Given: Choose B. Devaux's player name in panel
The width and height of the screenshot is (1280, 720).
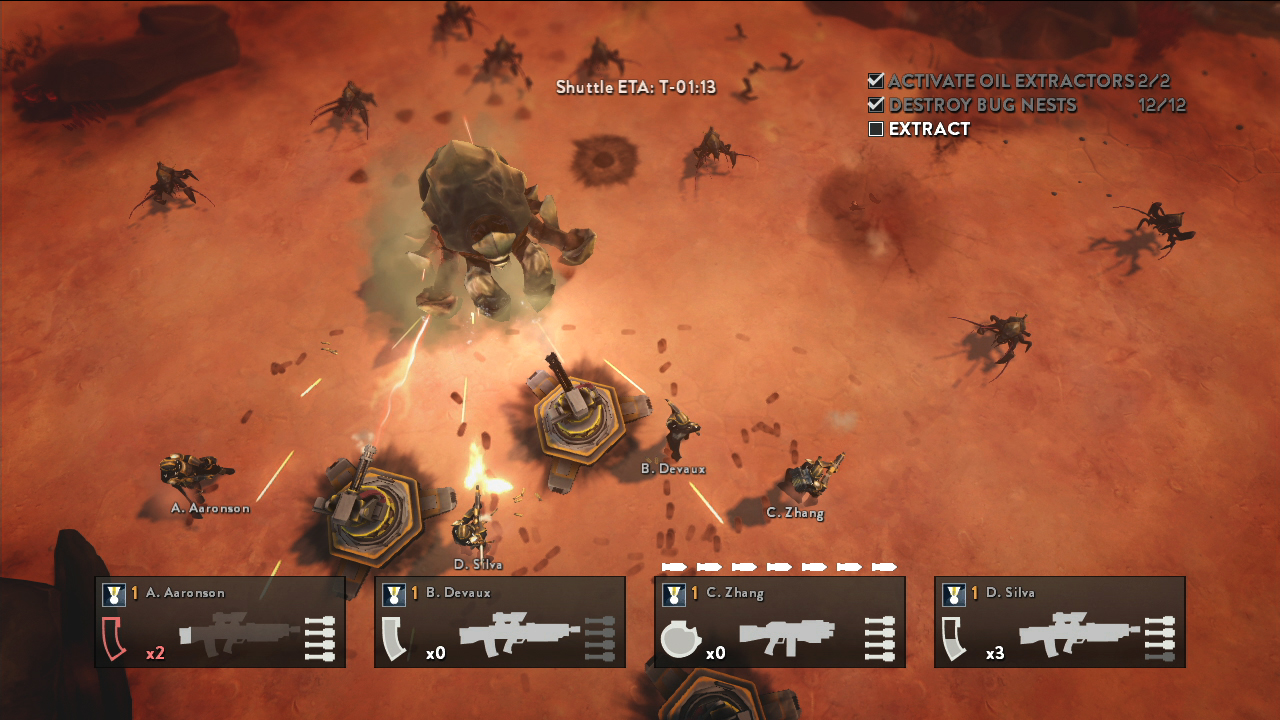Looking at the screenshot, I should point(458,593).
